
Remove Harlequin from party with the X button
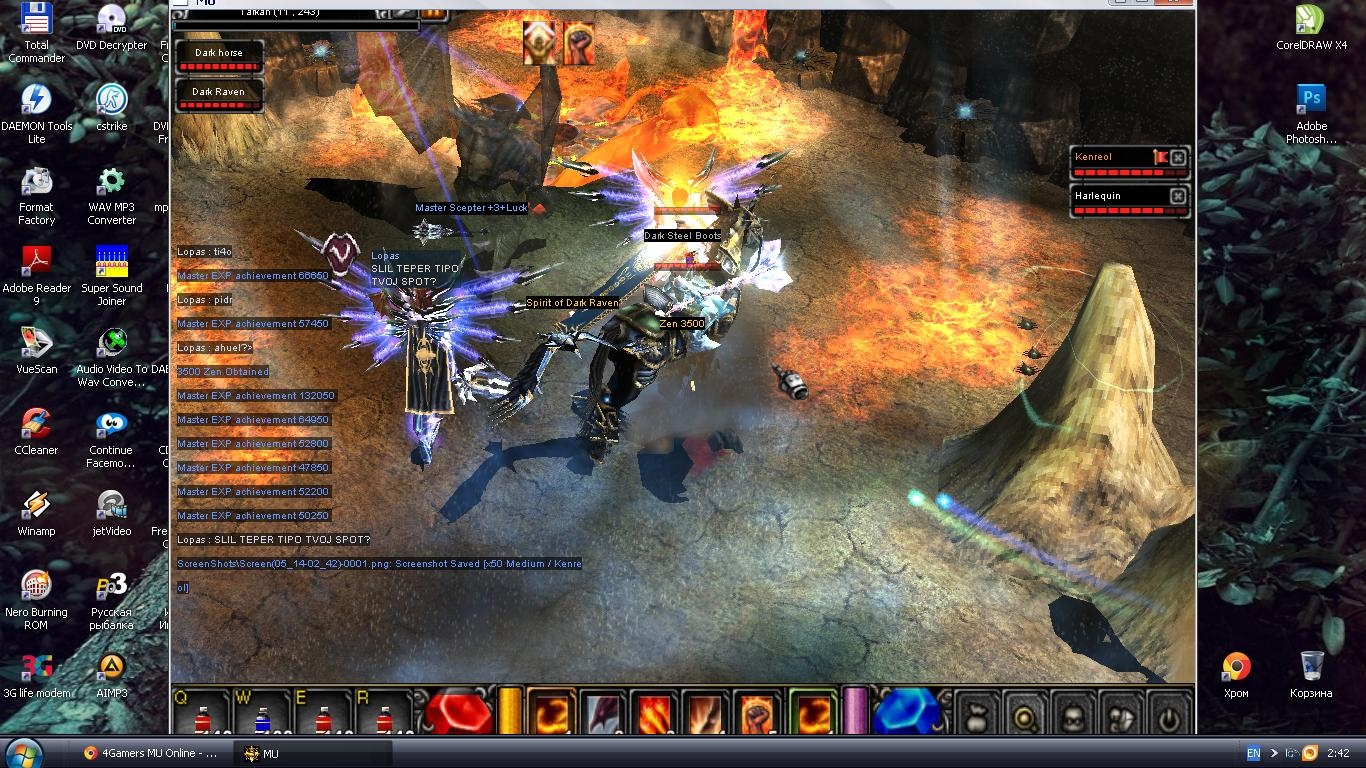click(1178, 197)
